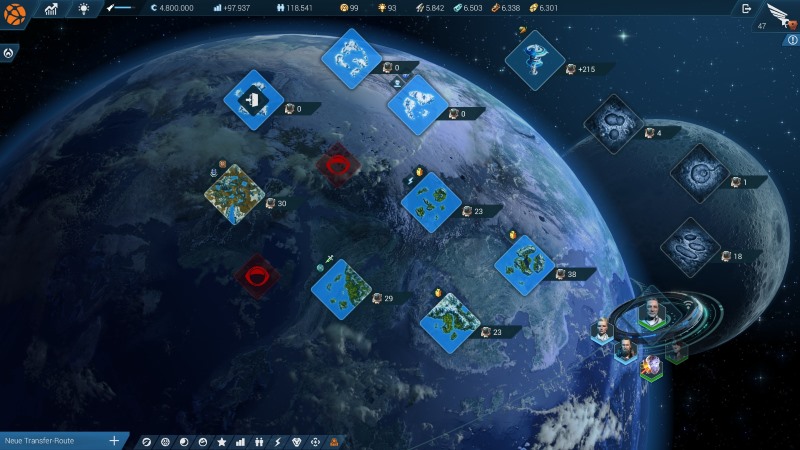Select the tornado sector tile showing +215
This screenshot has width=800, height=450.
tap(536, 59)
